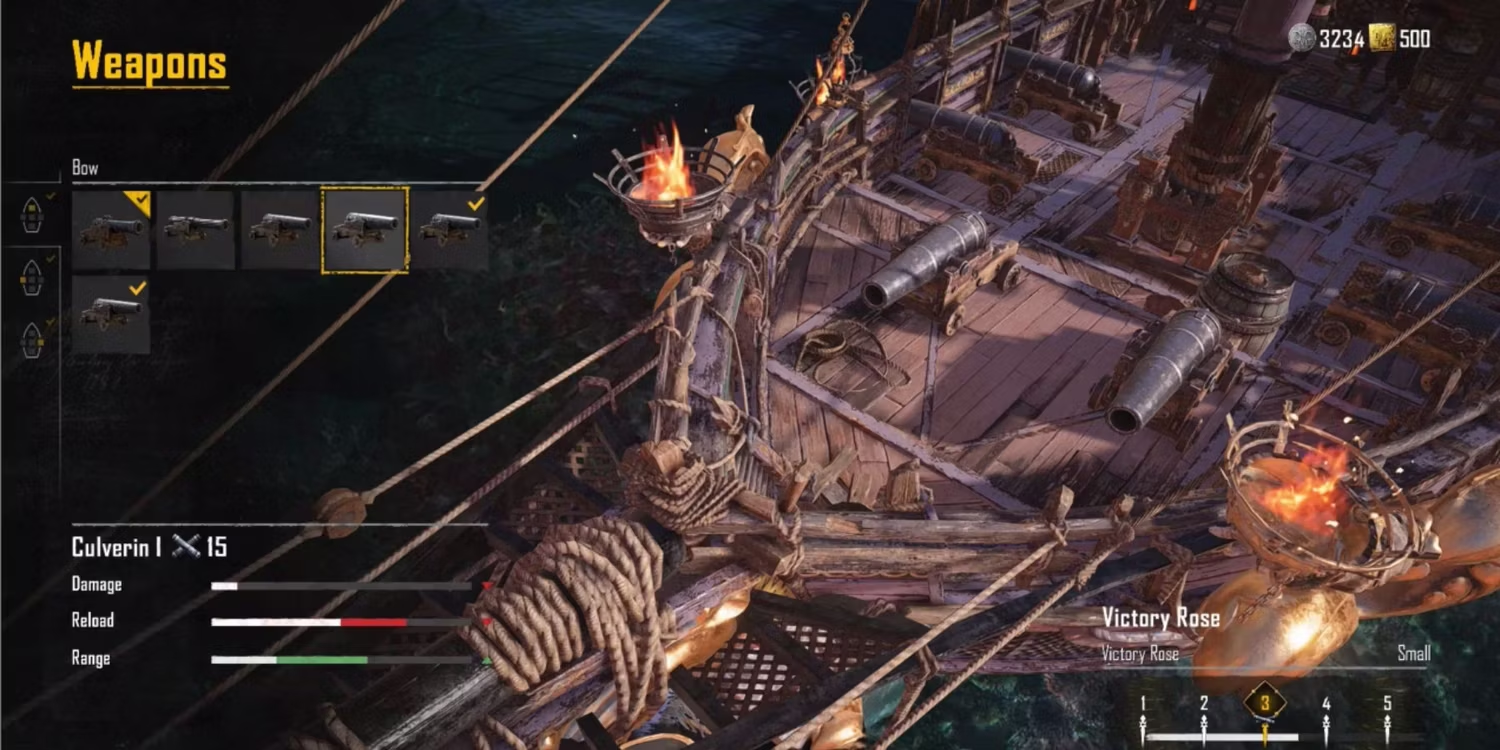Open the port side weapon position tab
The width and height of the screenshot is (1500, 750).
point(32,278)
